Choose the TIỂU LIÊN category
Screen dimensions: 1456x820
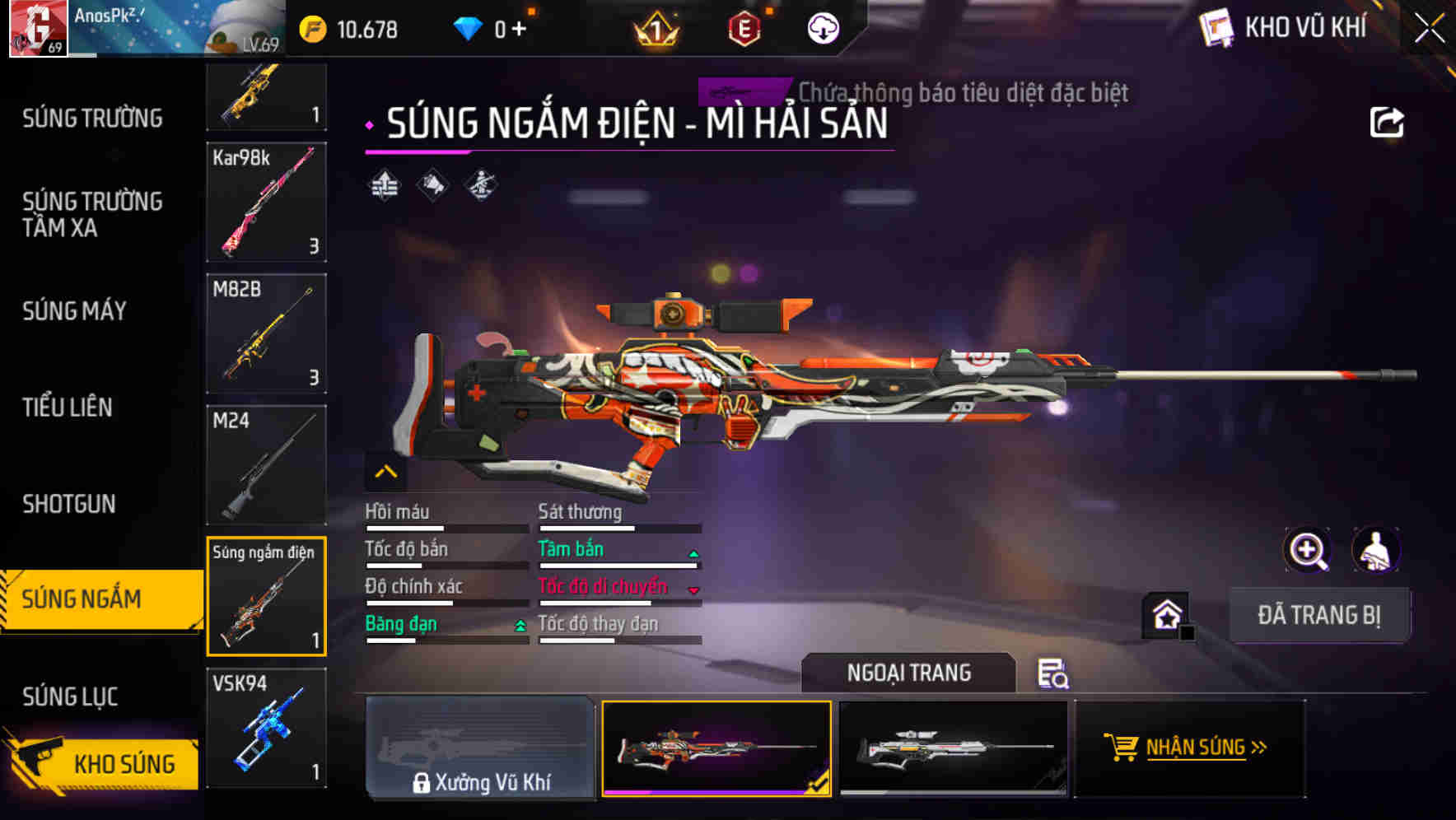click(x=68, y=408)
